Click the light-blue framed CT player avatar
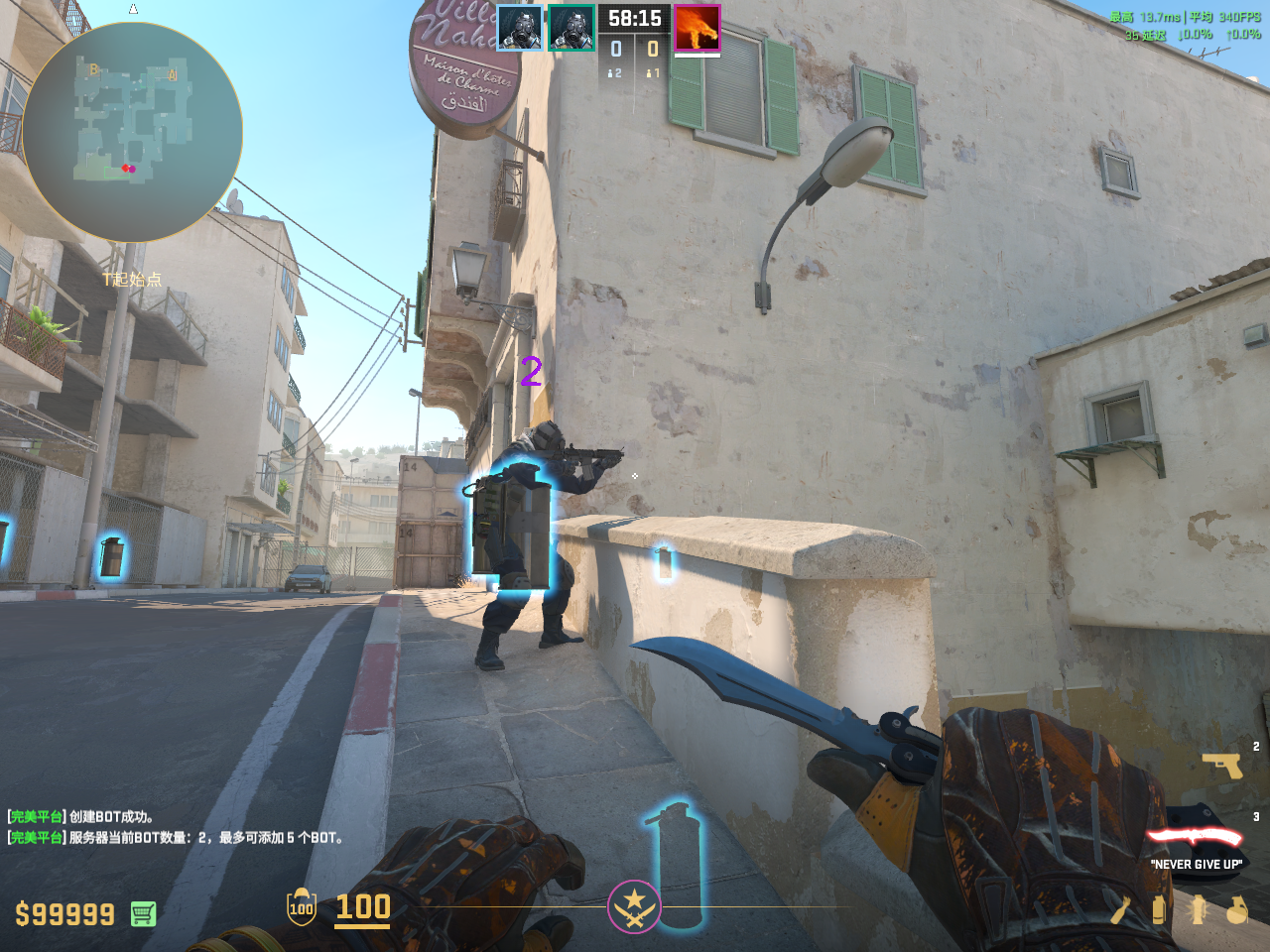 pyautogui.click(x=520, y=28)
